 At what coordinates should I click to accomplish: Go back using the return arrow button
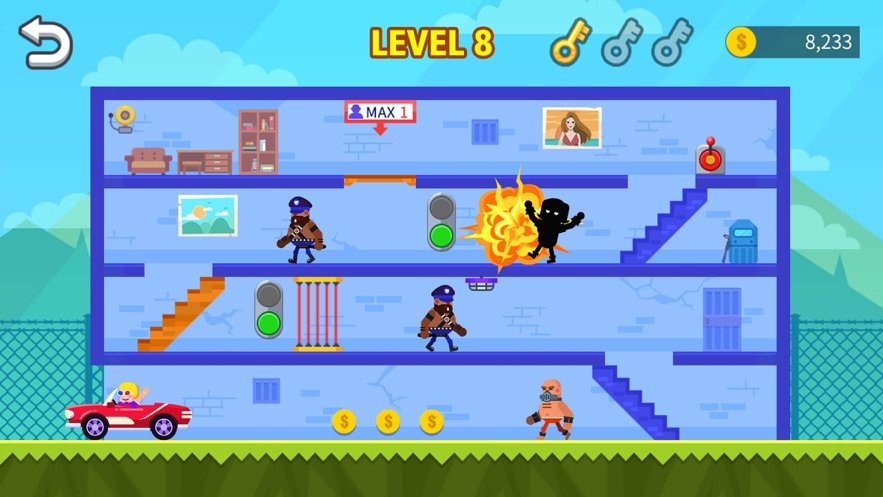pos(47,42)
